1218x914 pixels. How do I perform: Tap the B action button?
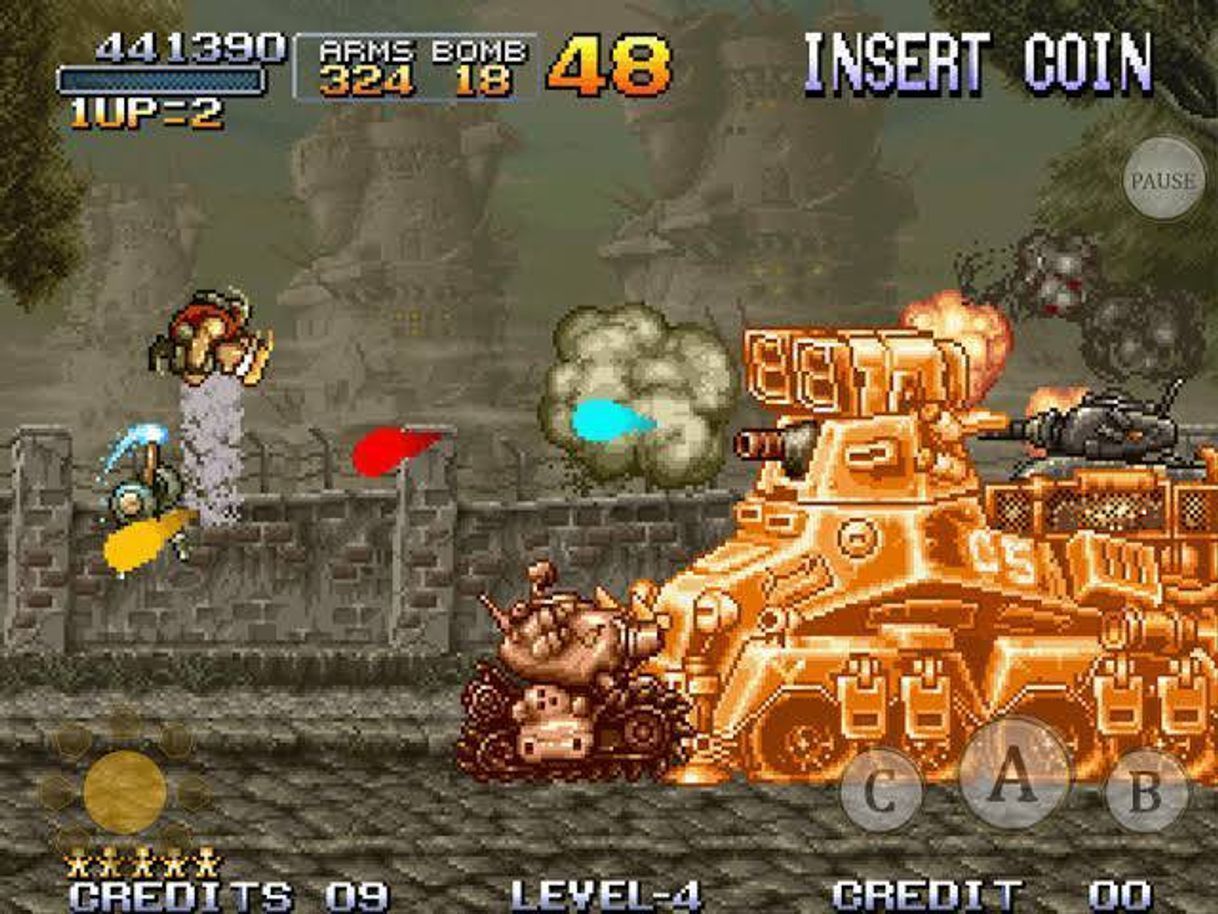1146,790
